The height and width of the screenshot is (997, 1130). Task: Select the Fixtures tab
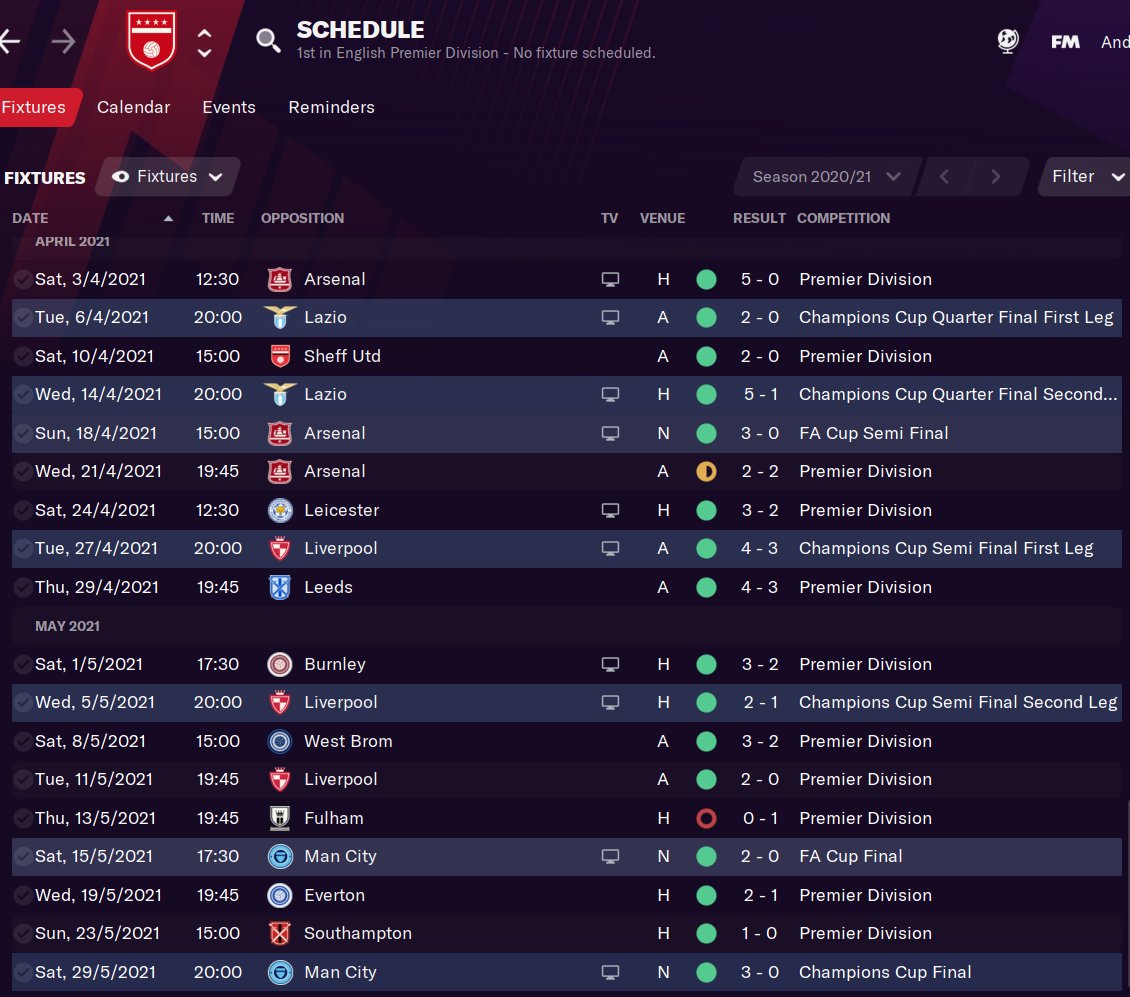point(35,107)
